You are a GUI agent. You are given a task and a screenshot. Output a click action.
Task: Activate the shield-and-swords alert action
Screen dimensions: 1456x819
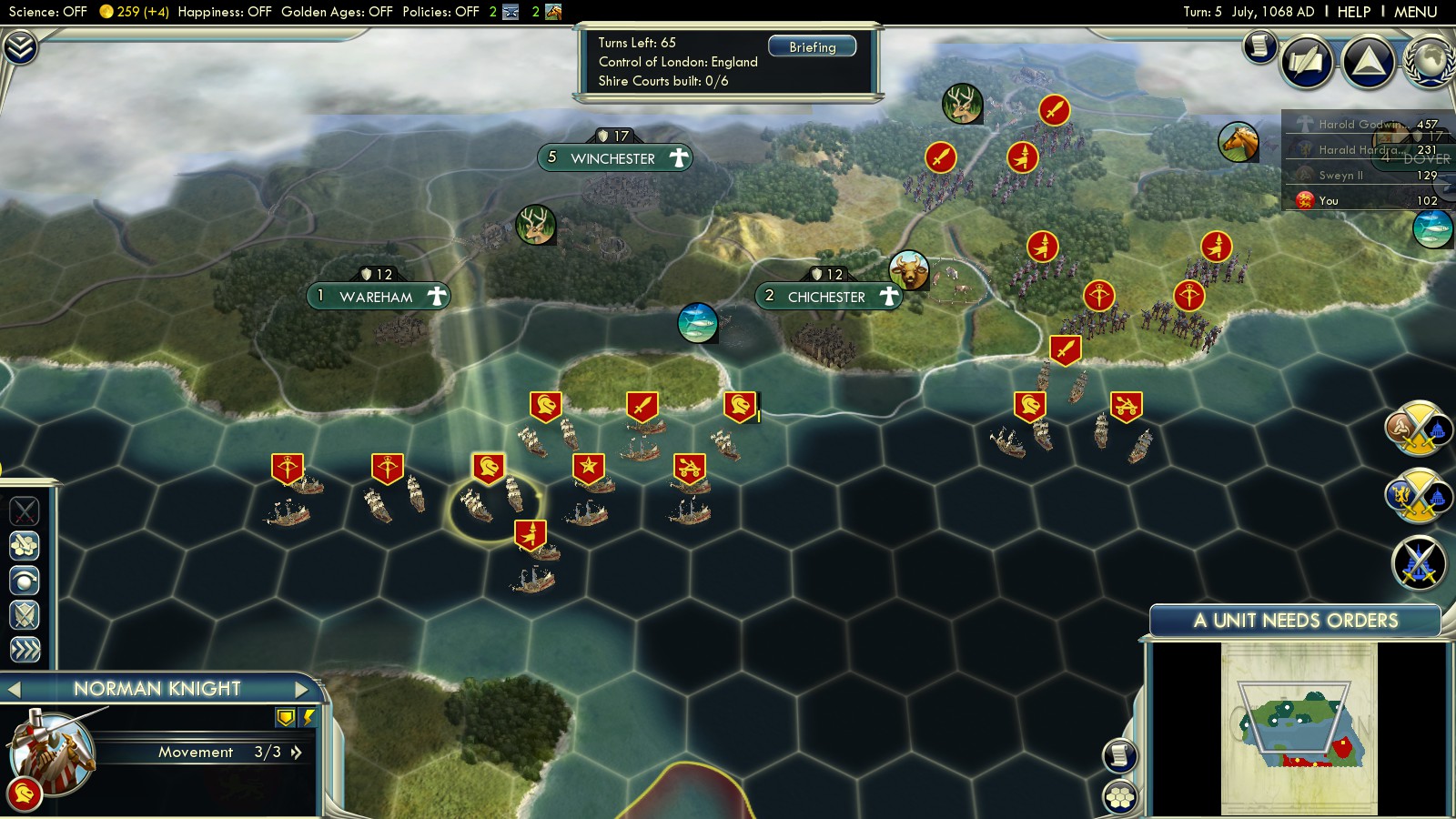pos(25,615)
